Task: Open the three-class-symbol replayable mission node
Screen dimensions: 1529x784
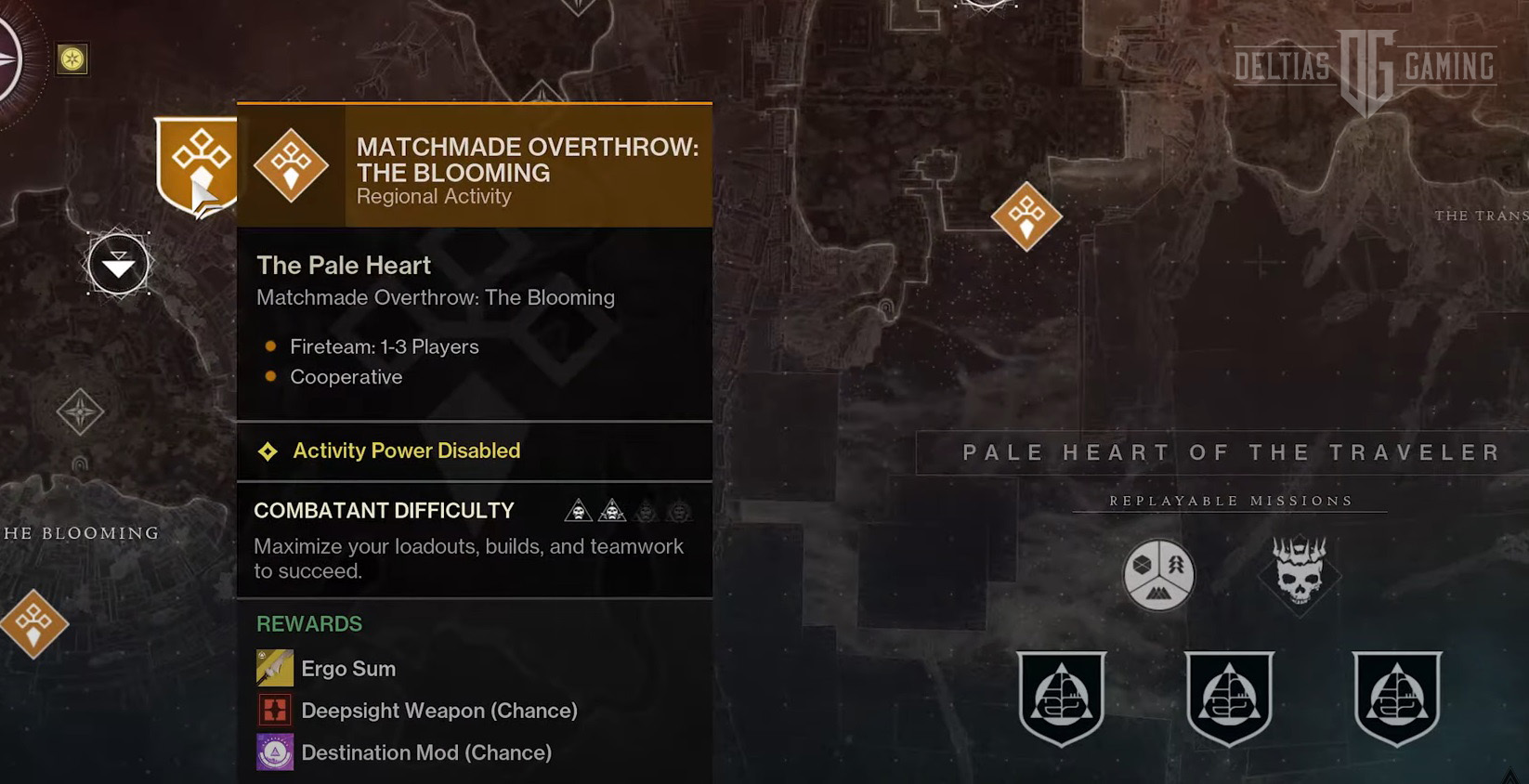Action: 1158,575
